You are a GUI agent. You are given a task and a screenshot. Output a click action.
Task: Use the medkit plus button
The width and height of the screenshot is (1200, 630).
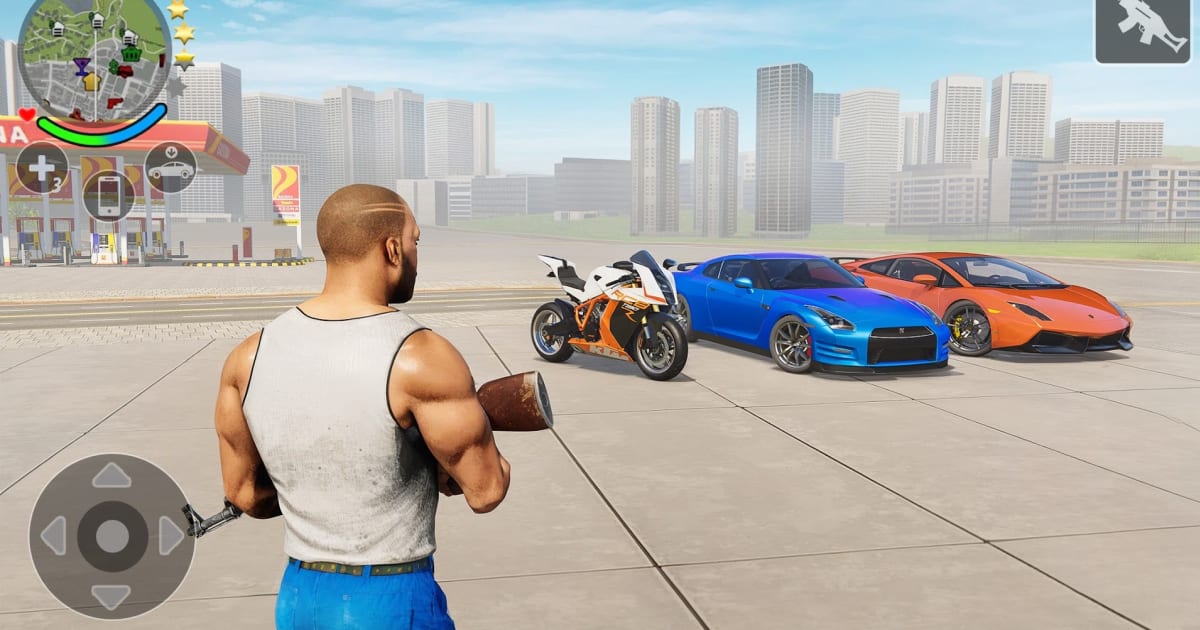click(42, 168)
